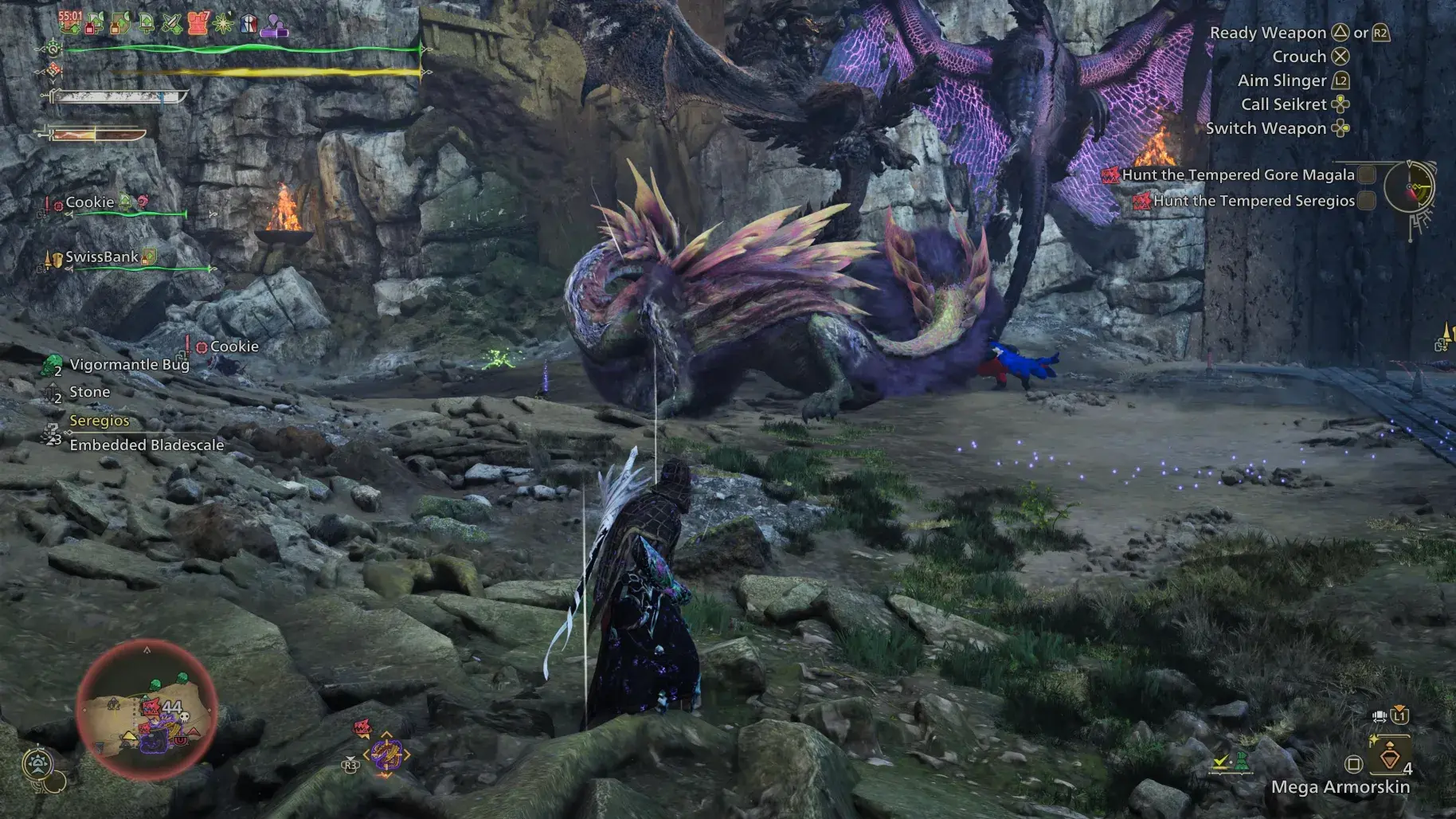Screen dimensions: 1456x819
Task: Select the Hunt the Tempered Gore Magala objective
Action: [x=1237, y=175]
